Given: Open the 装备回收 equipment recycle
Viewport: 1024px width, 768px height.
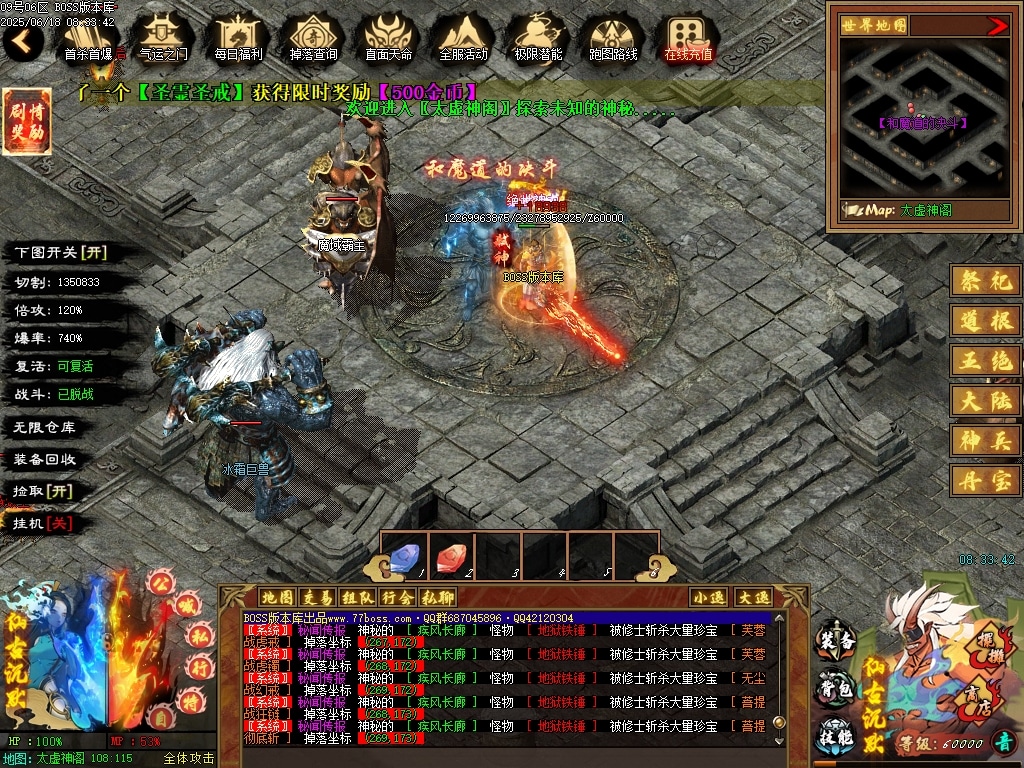Looking at the screenshot, I should coord(45,459).
